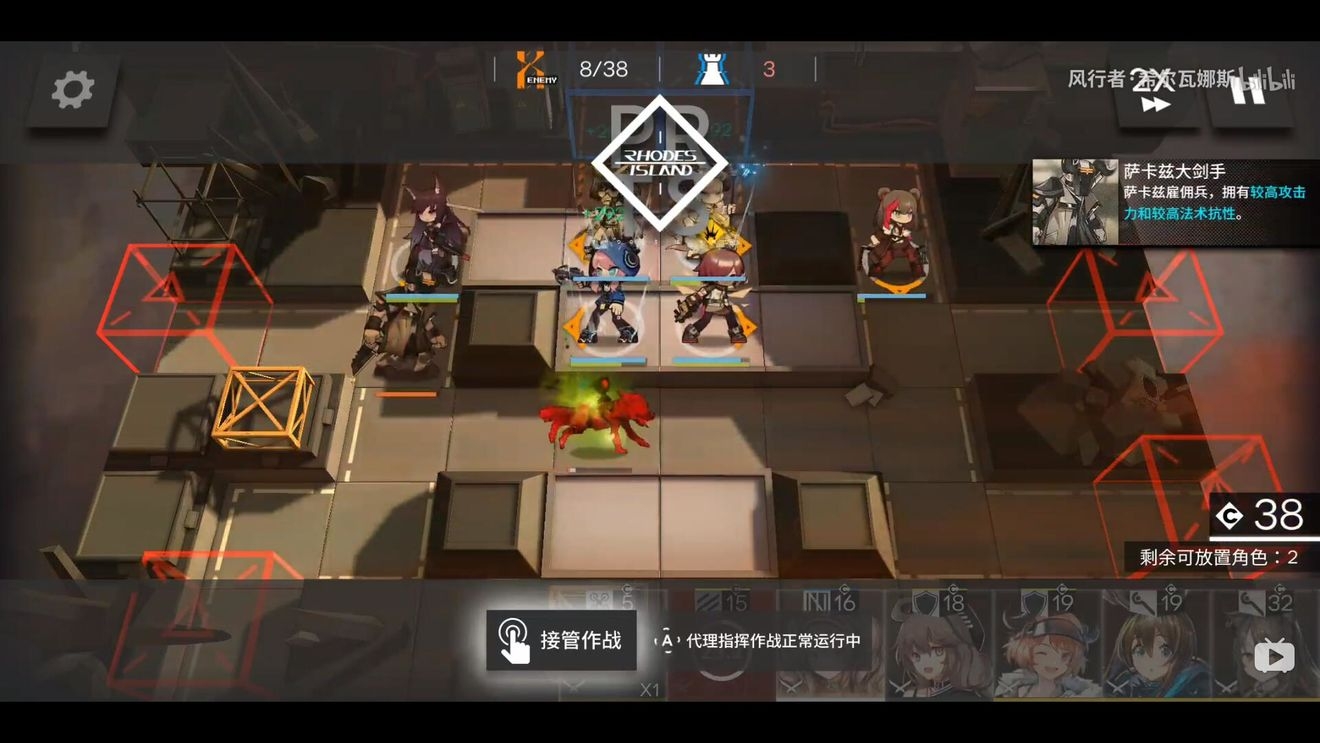Open the 萨卡兹大剑手 enemy info panel
The height and width of the screenshot is (743, 1320).
1175,203
